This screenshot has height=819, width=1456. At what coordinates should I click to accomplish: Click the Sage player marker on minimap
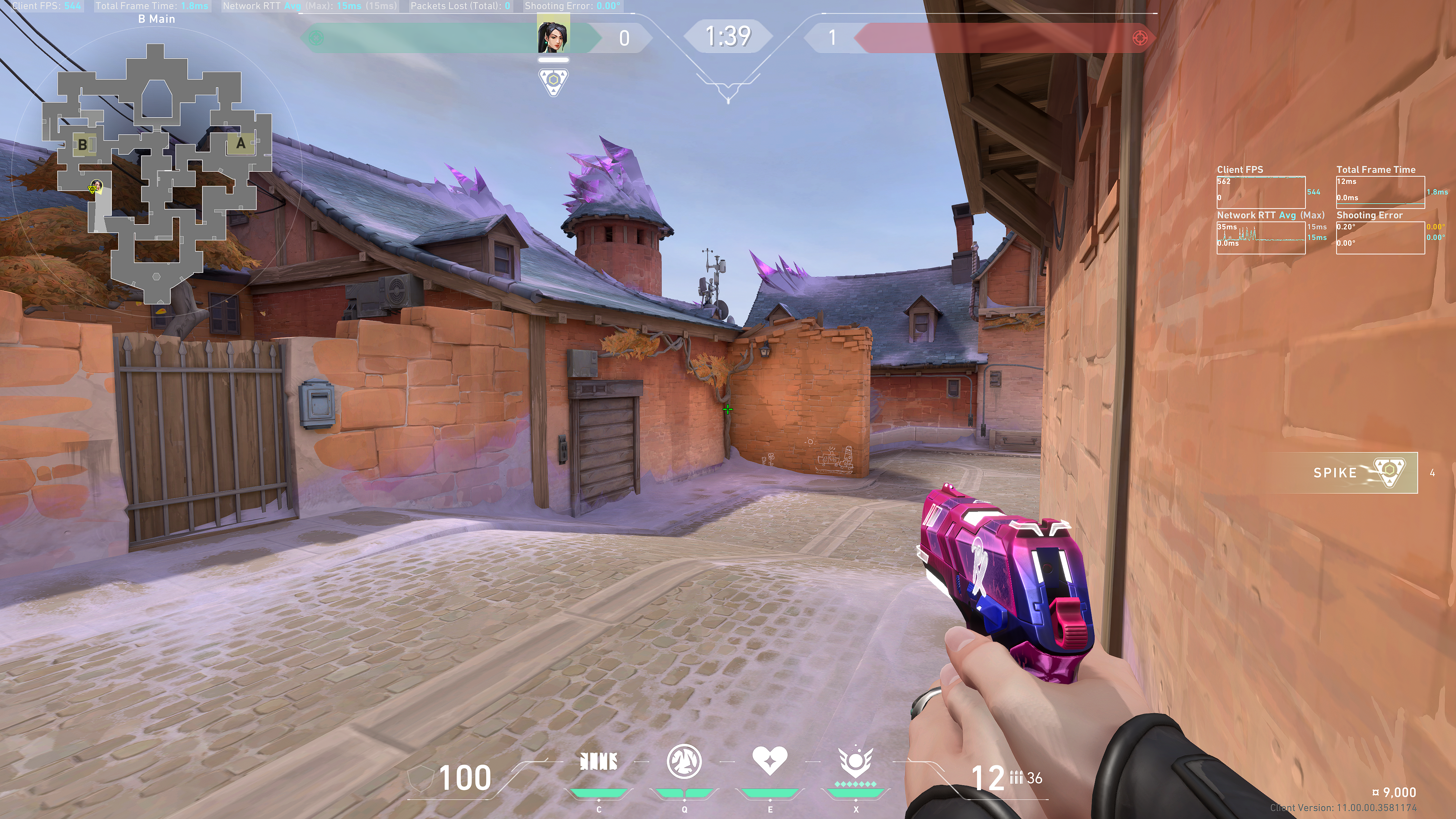point(96,187)
